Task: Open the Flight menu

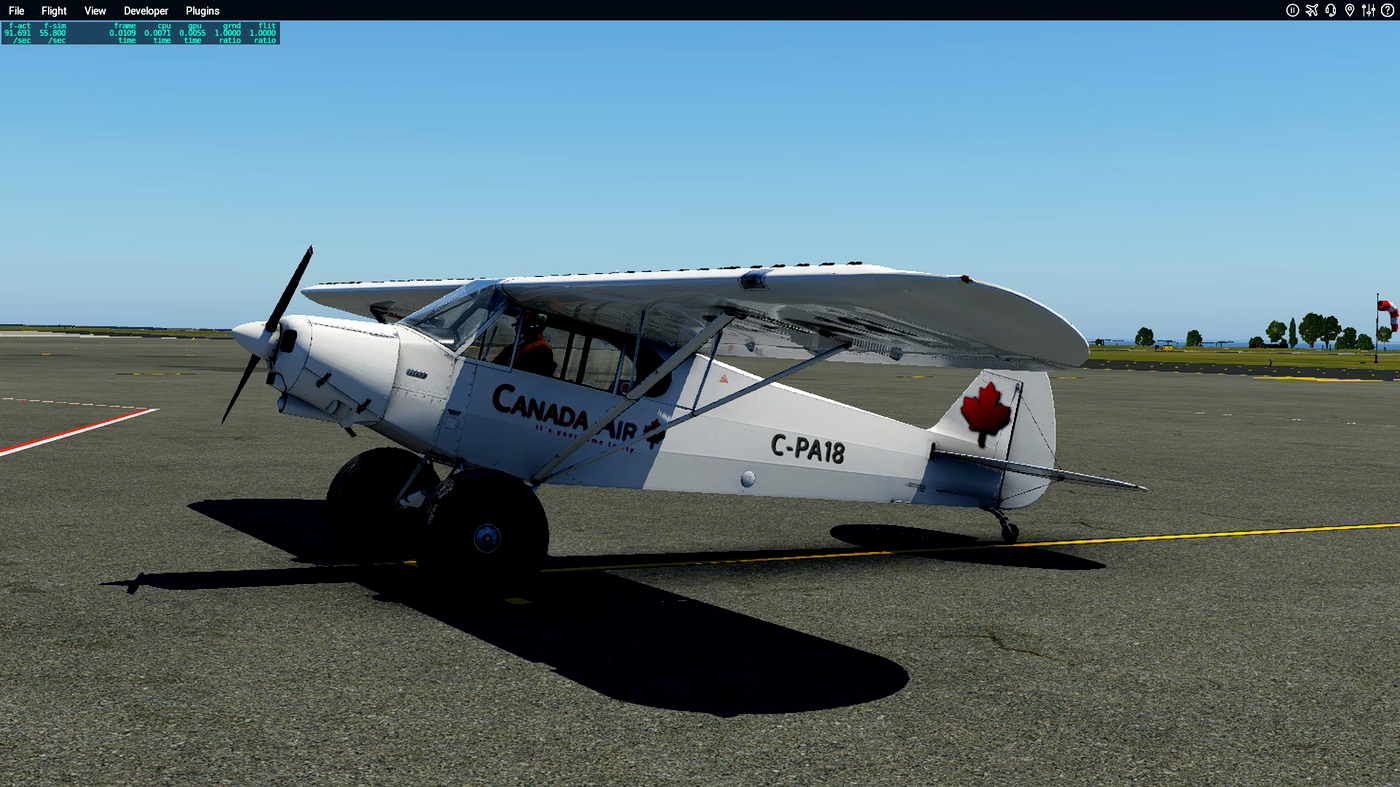Action: tap(53, 10)
